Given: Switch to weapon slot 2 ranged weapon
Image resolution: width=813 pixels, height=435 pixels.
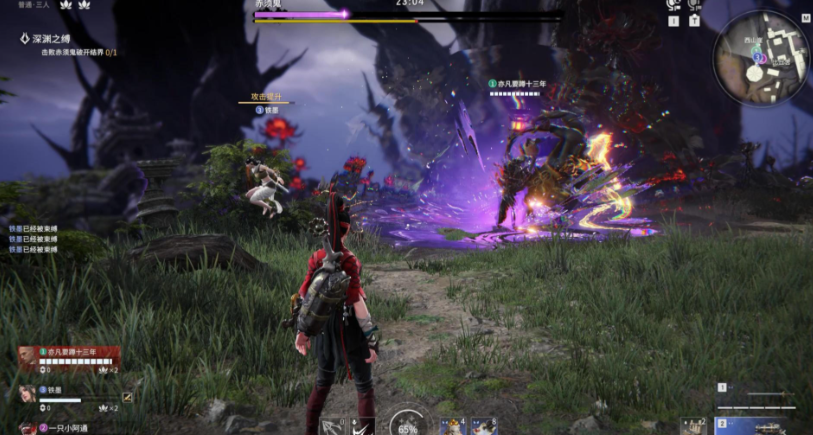Looking at the screenshot, I should coord(765,426).
